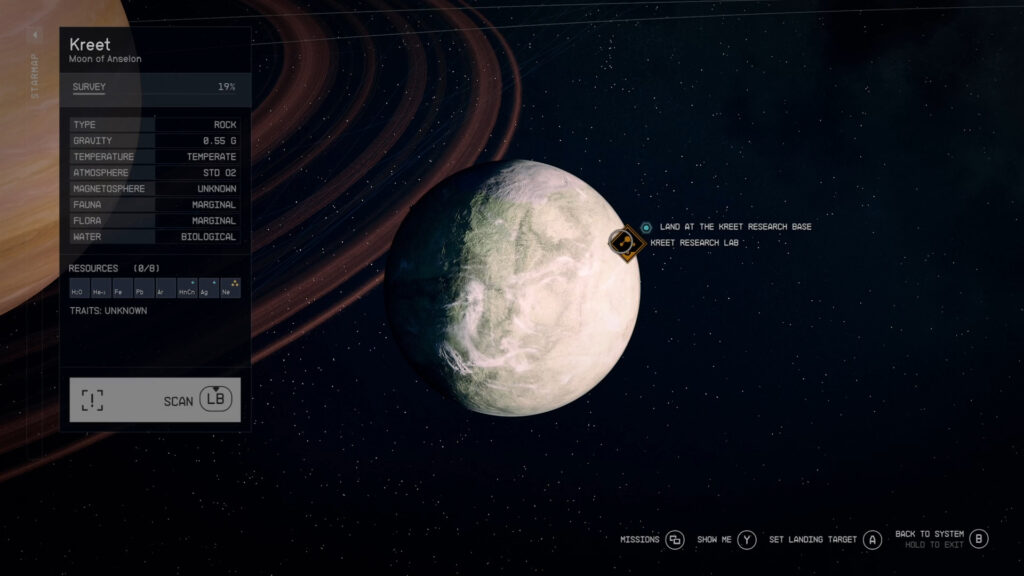This screenshot has height=576, width=1024.
Task: Choose the Ar argon resource tile
Action: (x=164, y=291)
